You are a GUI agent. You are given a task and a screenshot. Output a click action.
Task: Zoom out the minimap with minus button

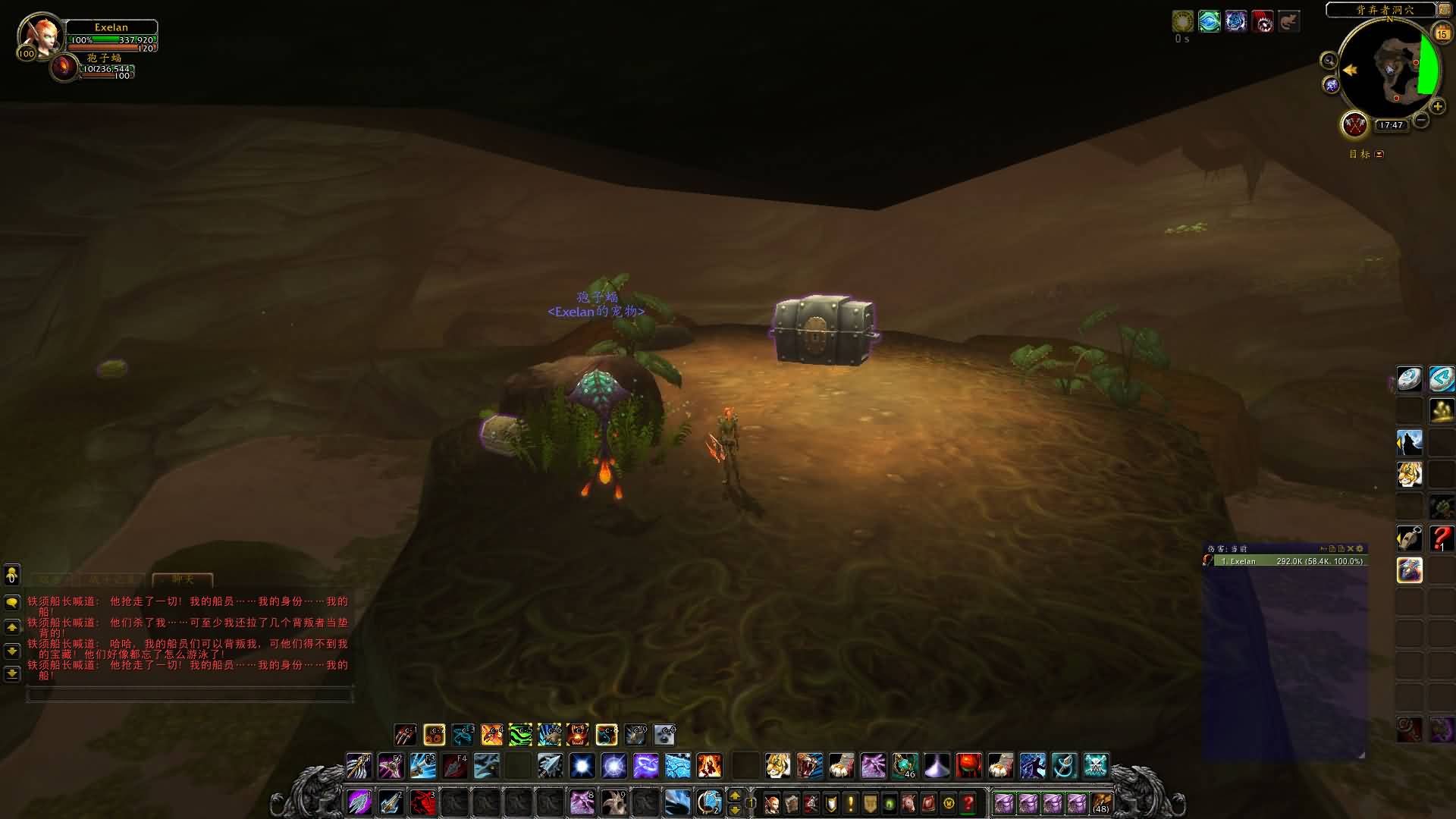(1421, 120)
